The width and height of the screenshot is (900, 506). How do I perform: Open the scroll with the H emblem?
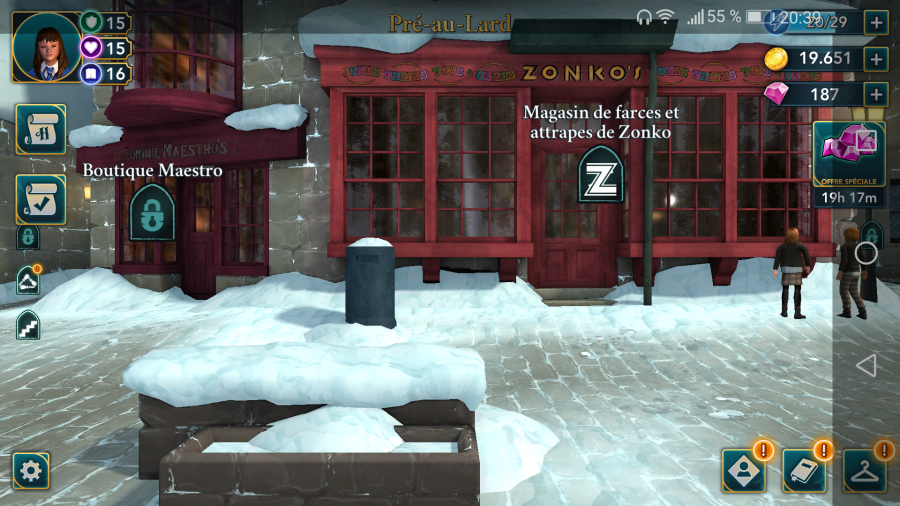coord(40,131)
